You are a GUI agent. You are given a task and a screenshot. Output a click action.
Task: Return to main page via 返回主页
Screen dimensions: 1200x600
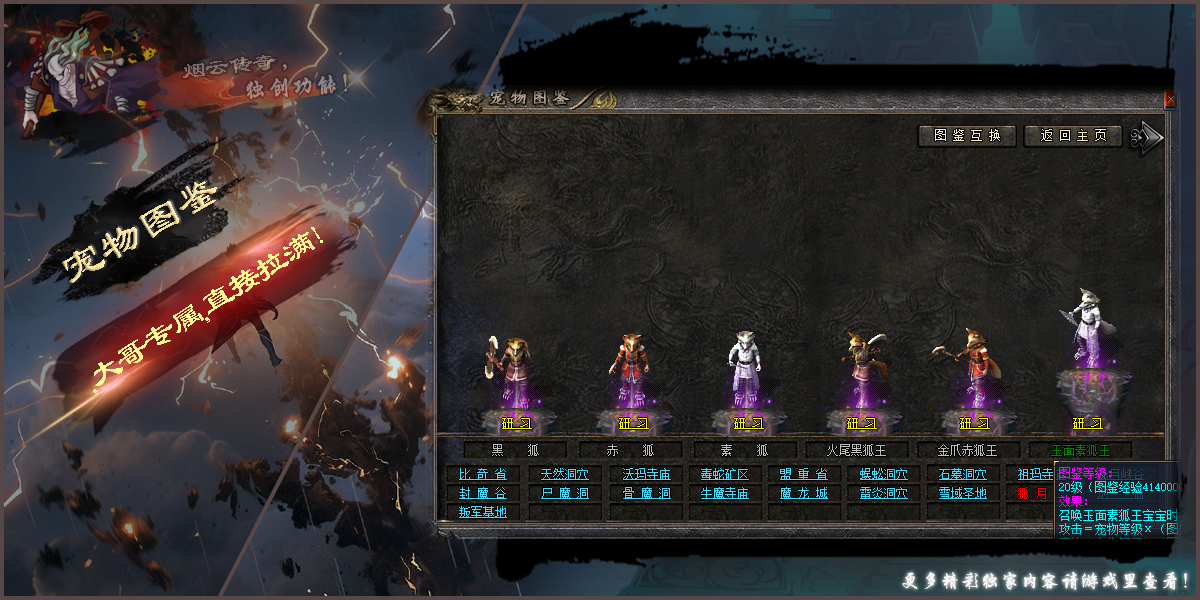[1073, 136]
